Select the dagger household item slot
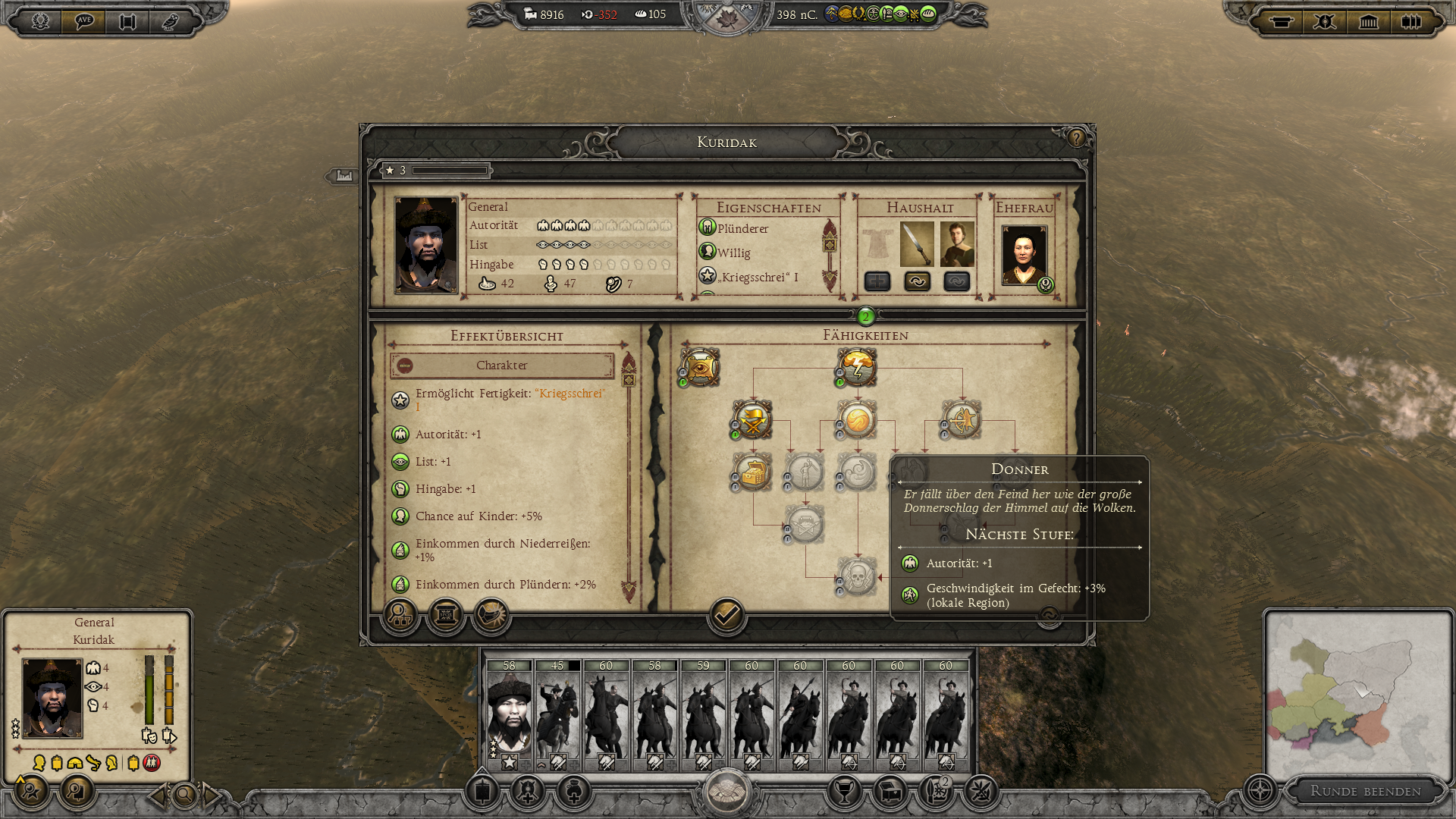The image size is (1456, 819). pyautogui.click(x=917, y=244)
